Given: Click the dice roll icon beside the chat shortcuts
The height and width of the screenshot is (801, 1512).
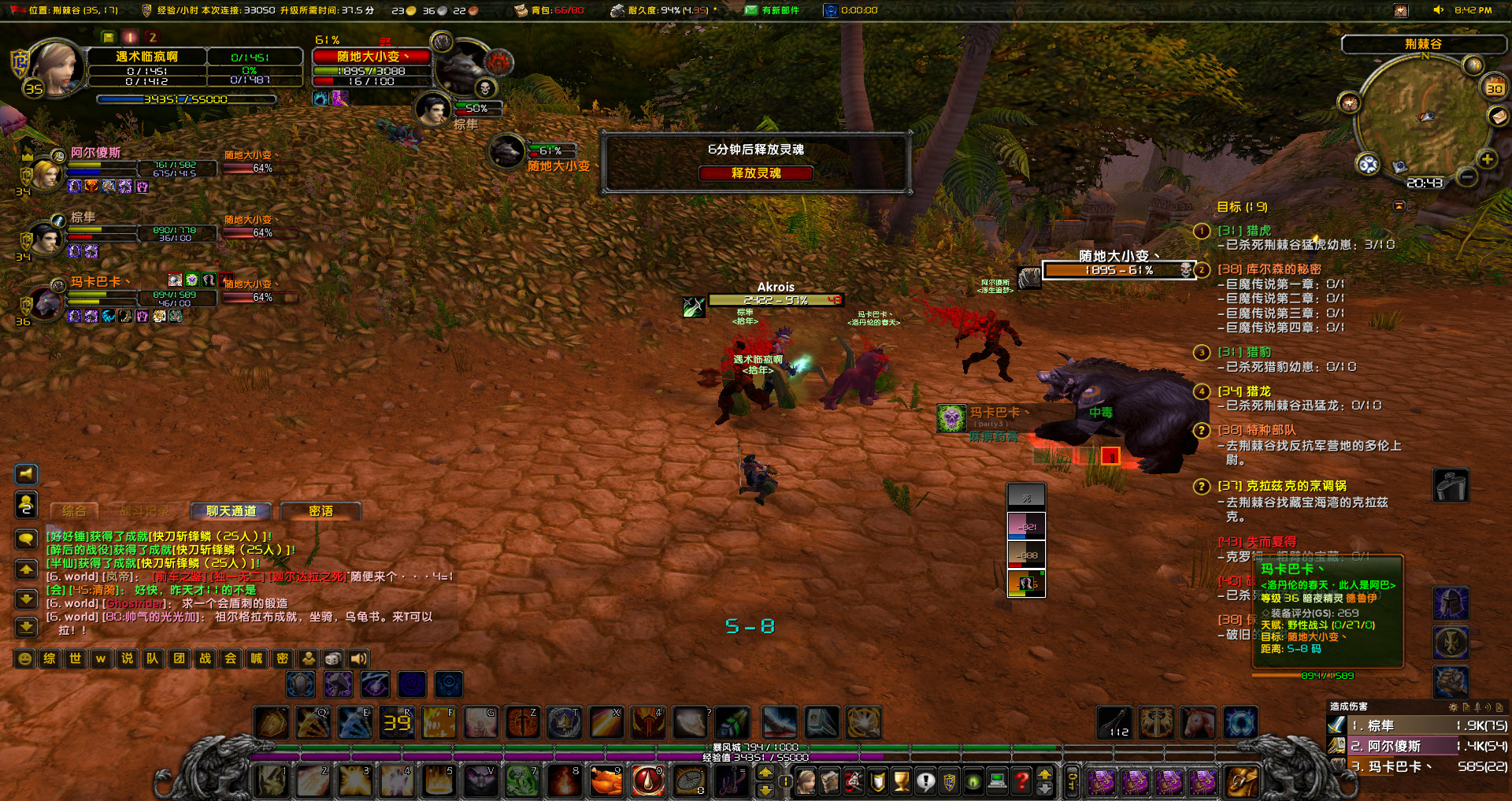Looking at the screenshot, I should point(332,658).
